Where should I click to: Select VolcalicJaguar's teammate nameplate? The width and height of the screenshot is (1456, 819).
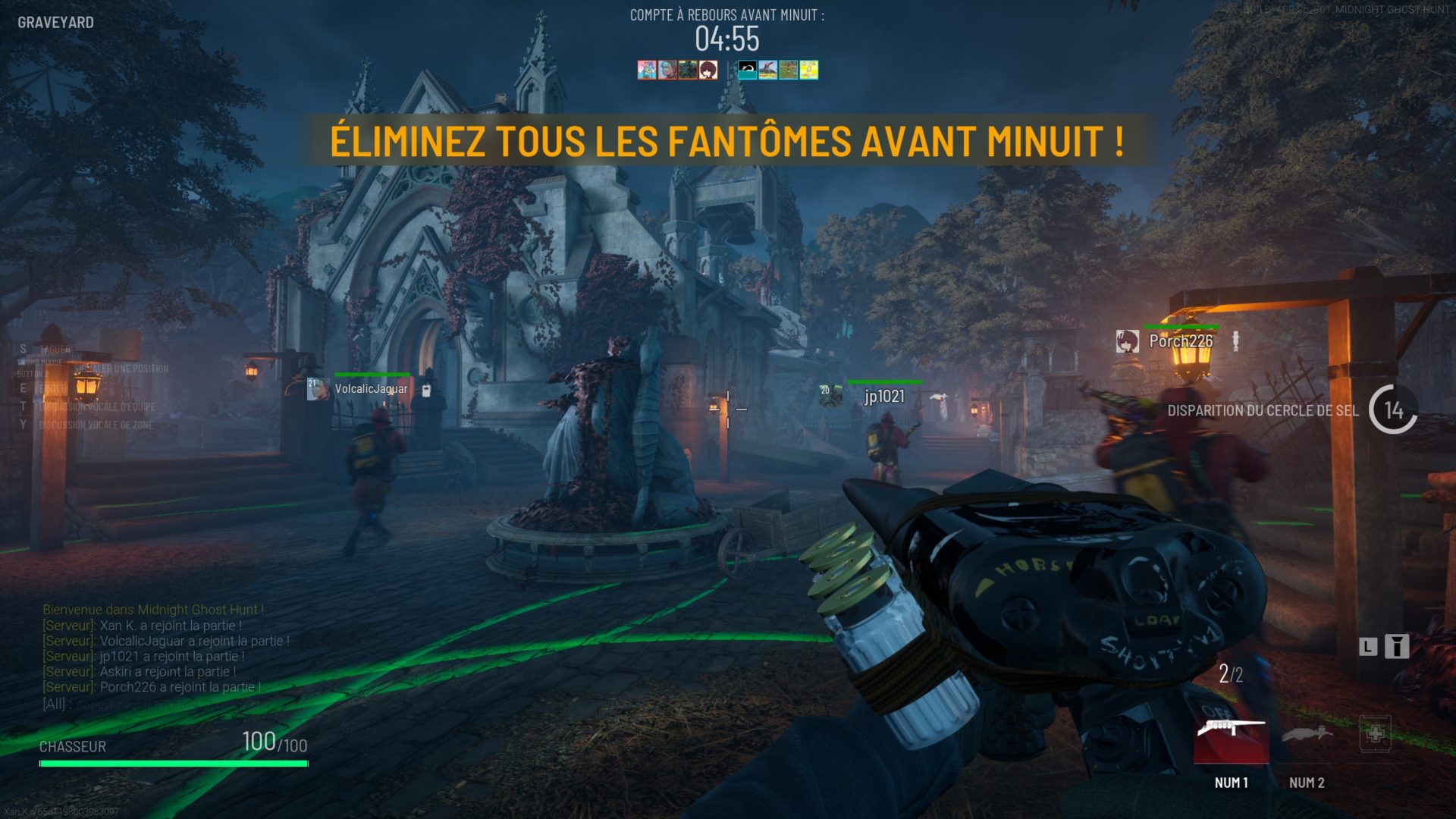click(371, 389)
